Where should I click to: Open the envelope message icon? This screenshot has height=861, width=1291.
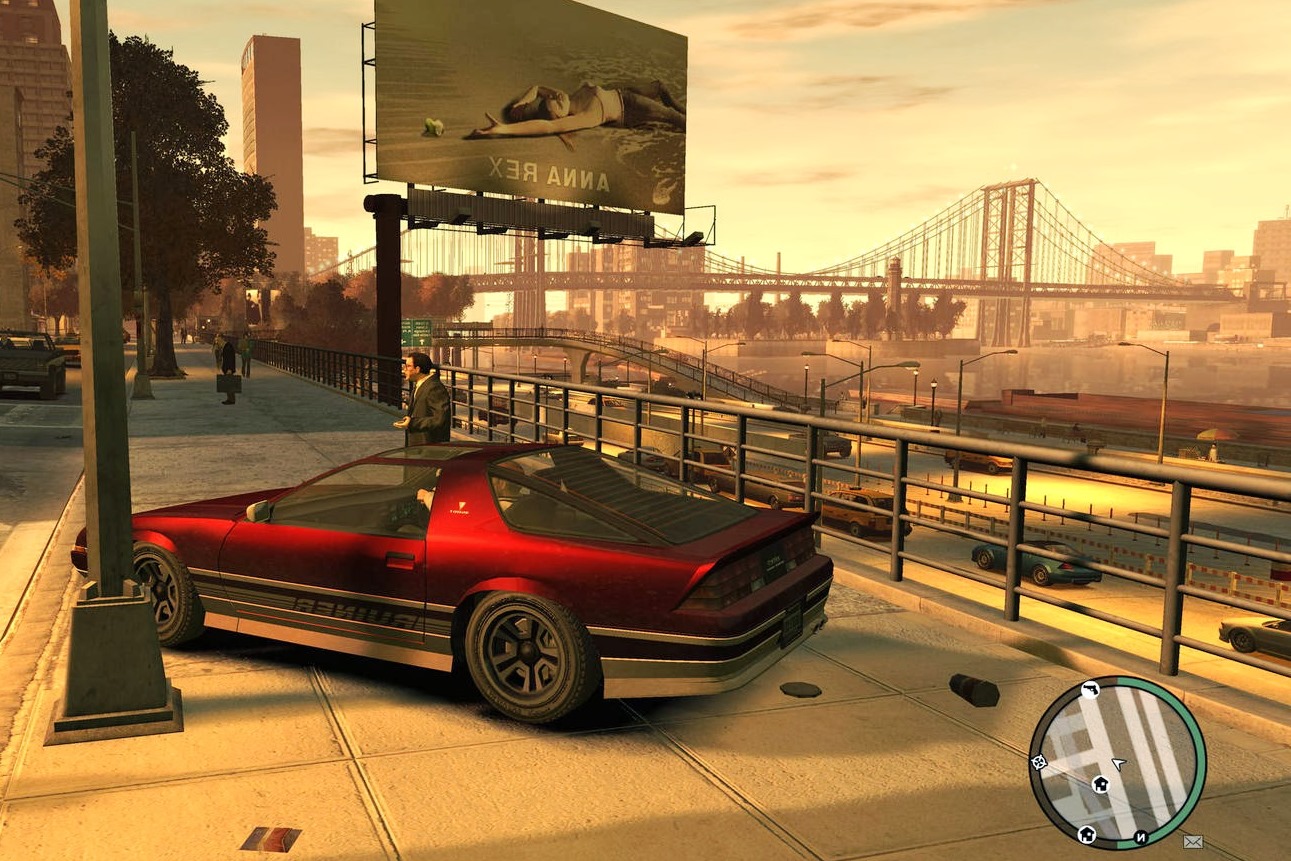pyautogui.click(x=1192, y=842)
